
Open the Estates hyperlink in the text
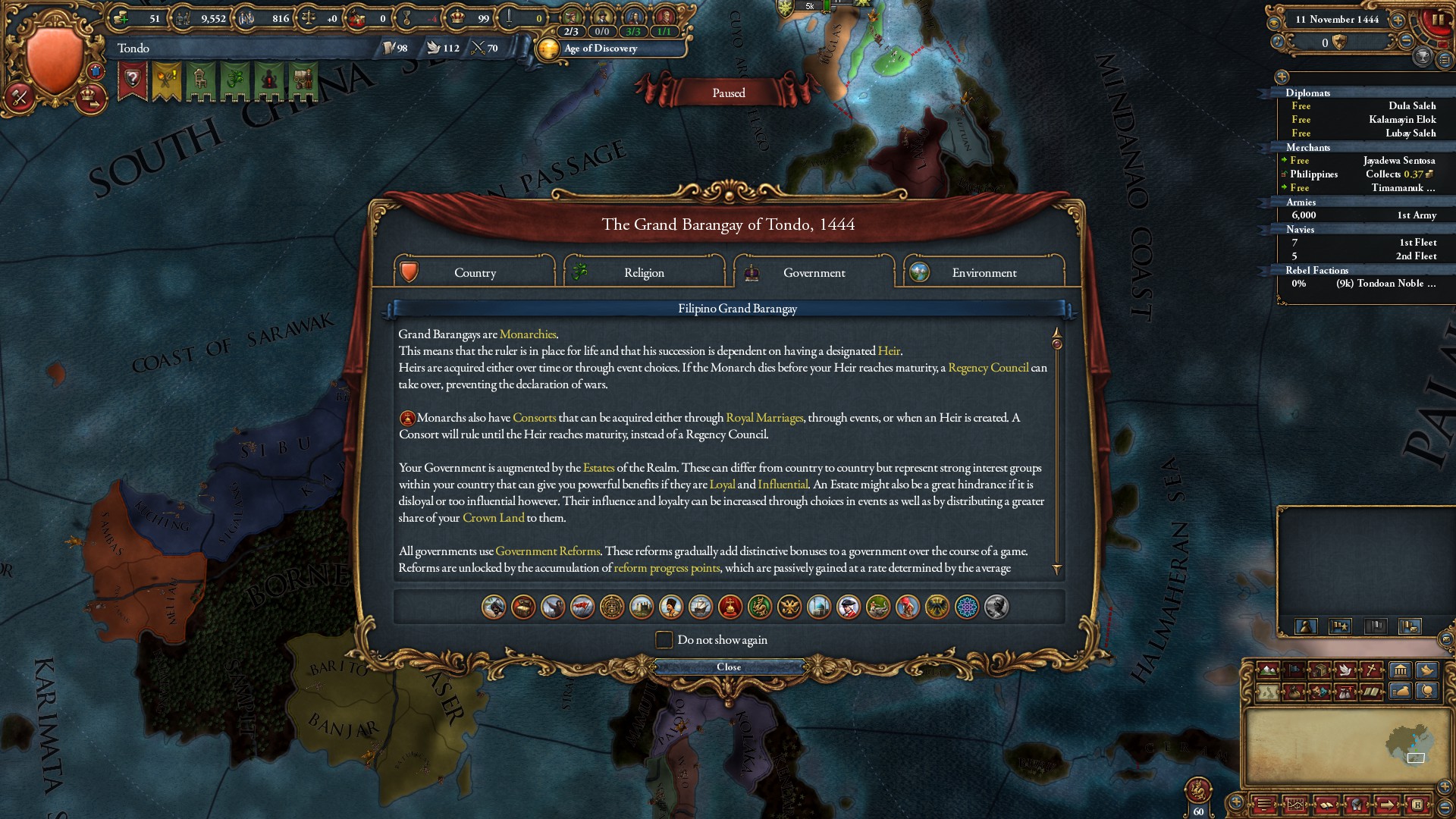tap(598, 468)
